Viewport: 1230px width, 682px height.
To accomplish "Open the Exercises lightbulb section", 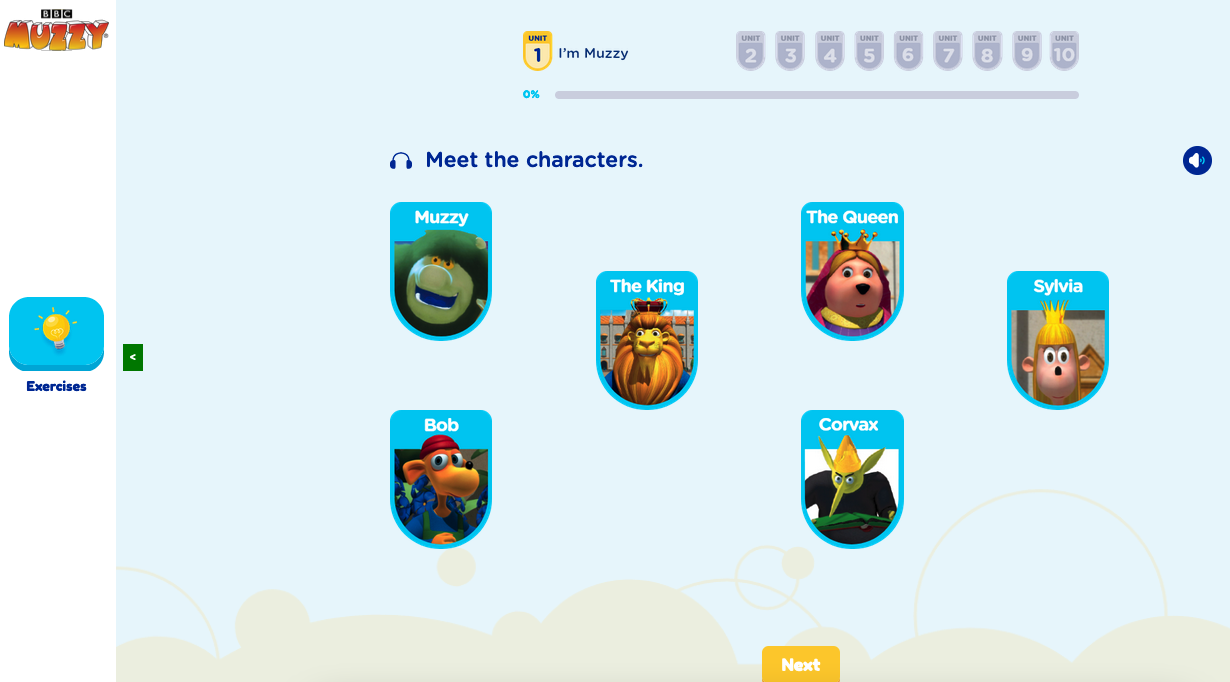I will [x=57, y=333].
